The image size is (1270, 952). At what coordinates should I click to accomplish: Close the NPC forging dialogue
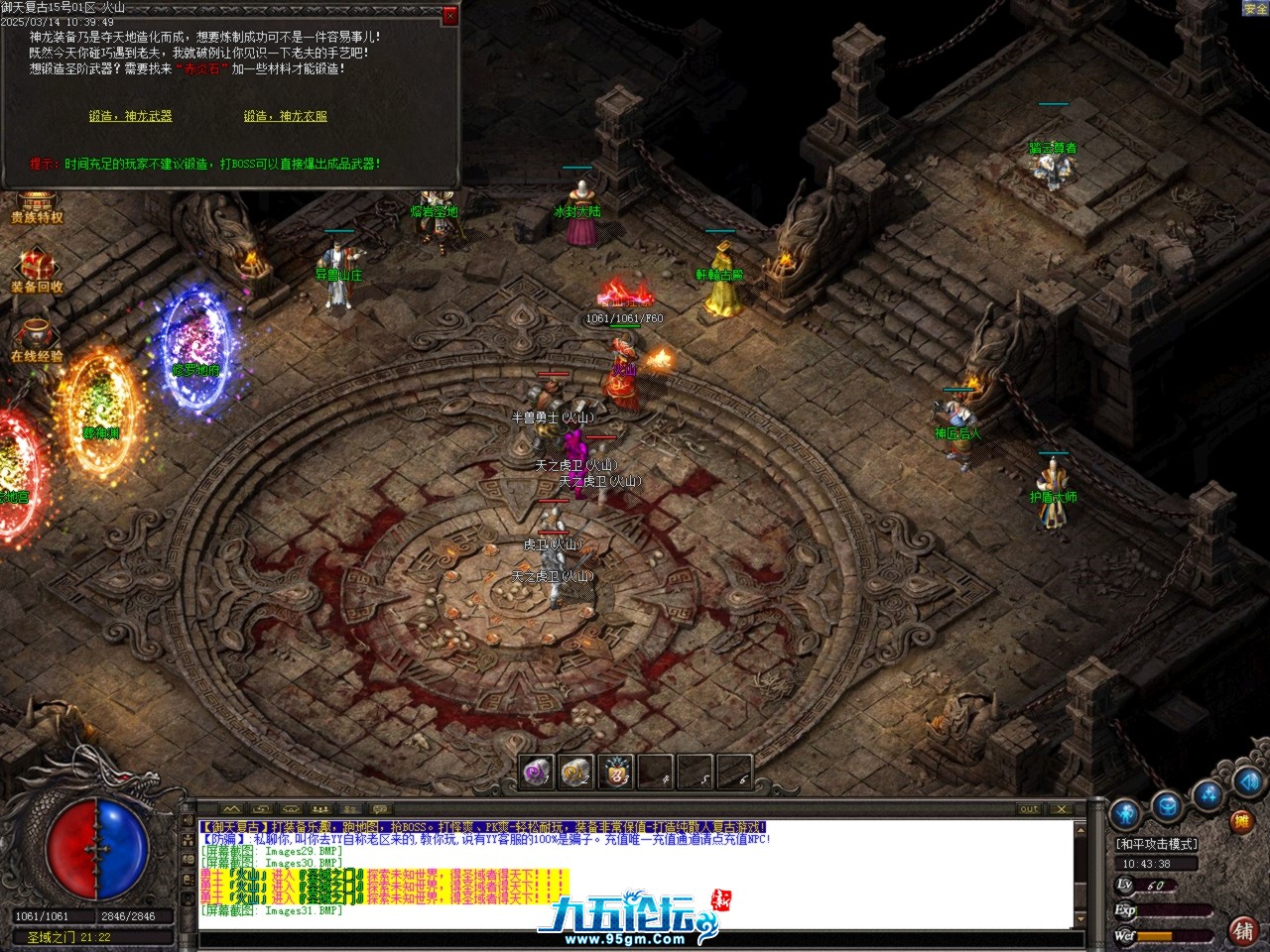[449, 16]
